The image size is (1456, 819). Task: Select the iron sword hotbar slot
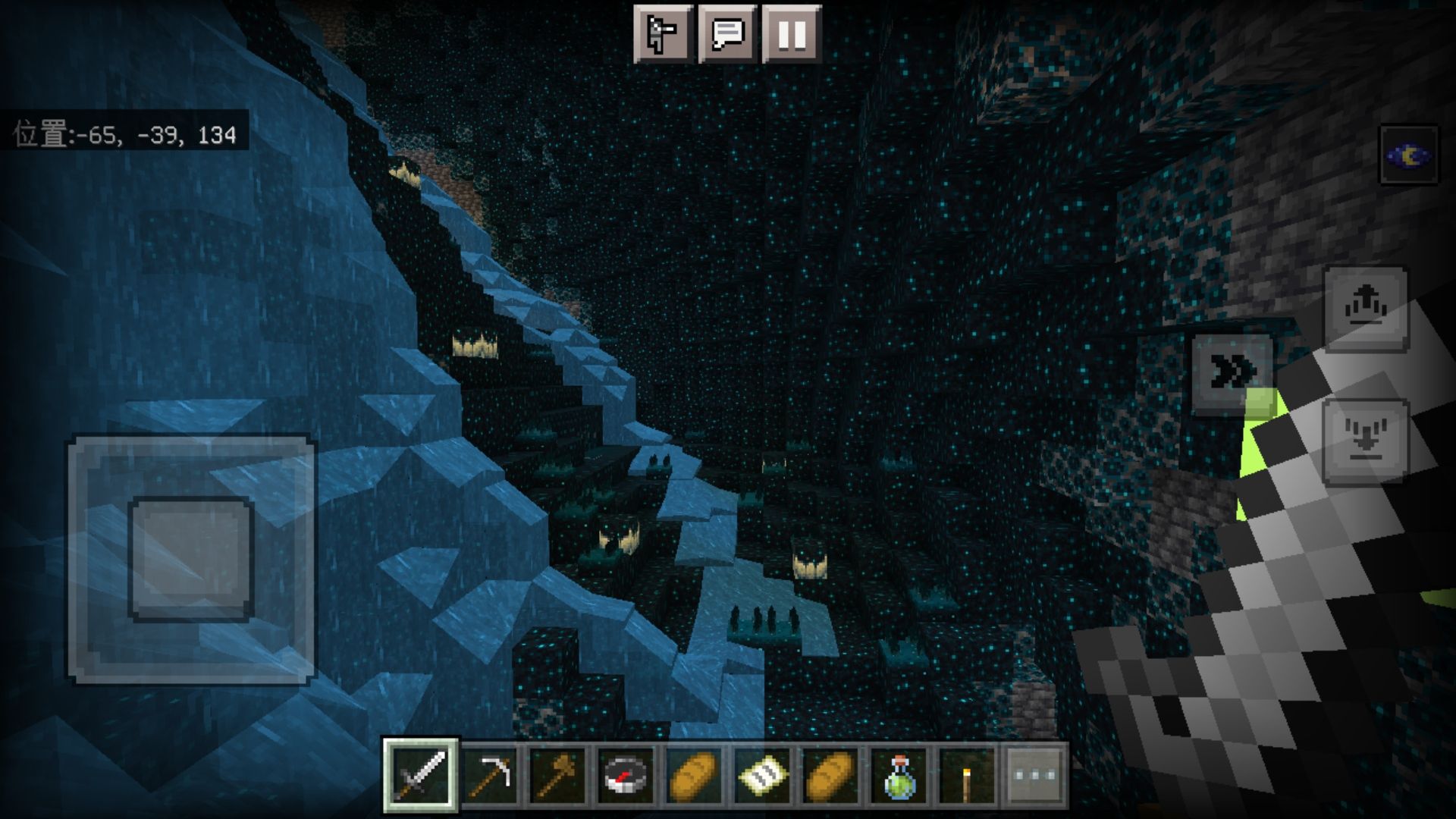tap(420, 775)
